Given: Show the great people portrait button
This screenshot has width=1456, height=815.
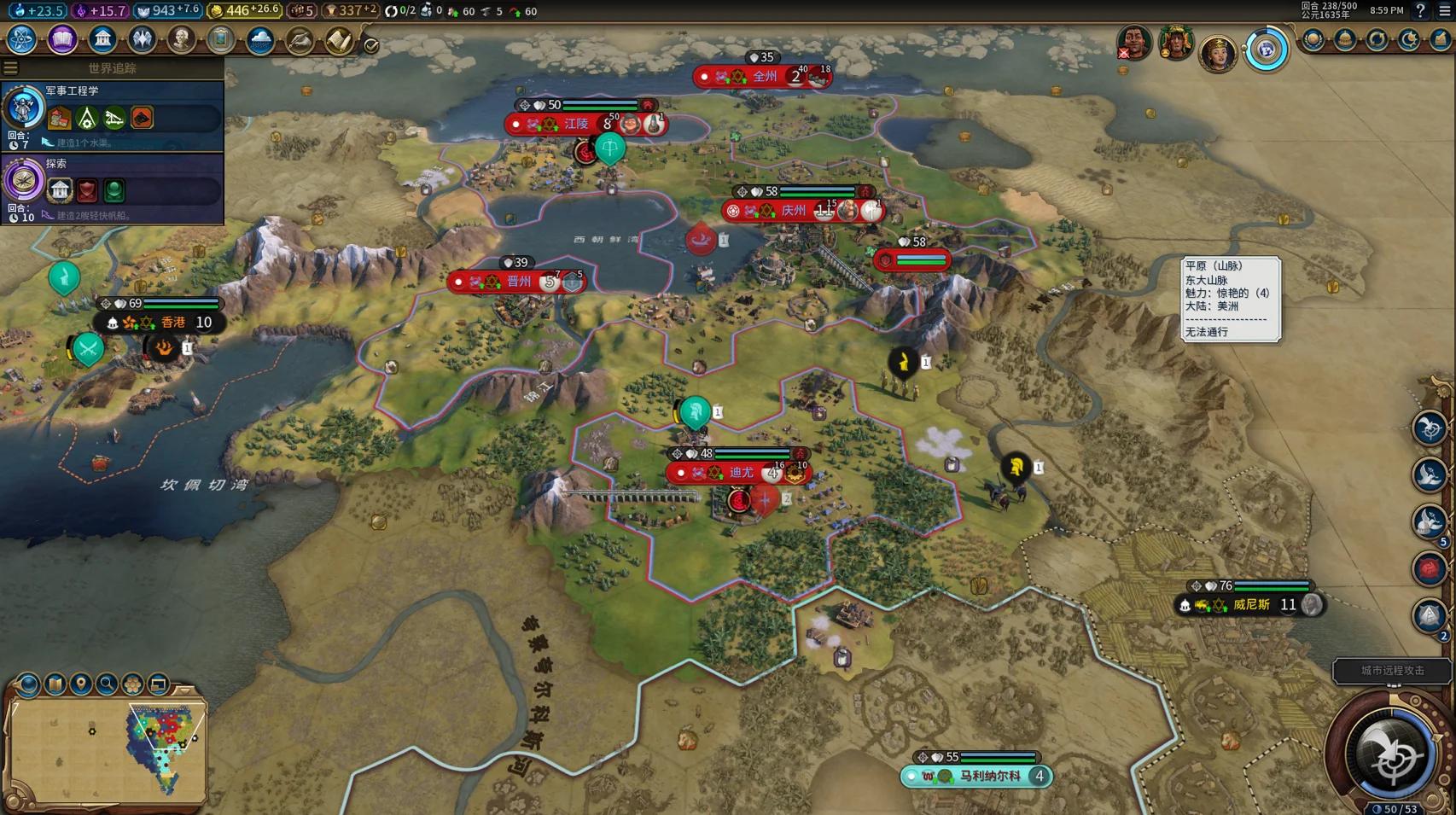Looking at the screenshot, I should (x=181, y=39).
